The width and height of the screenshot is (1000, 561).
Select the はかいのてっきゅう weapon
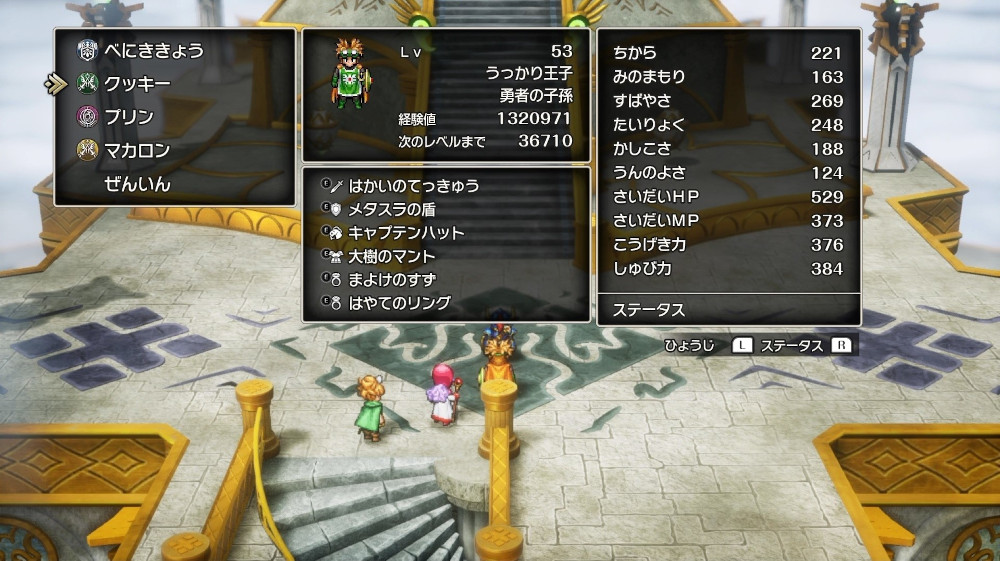coord(413,186)
